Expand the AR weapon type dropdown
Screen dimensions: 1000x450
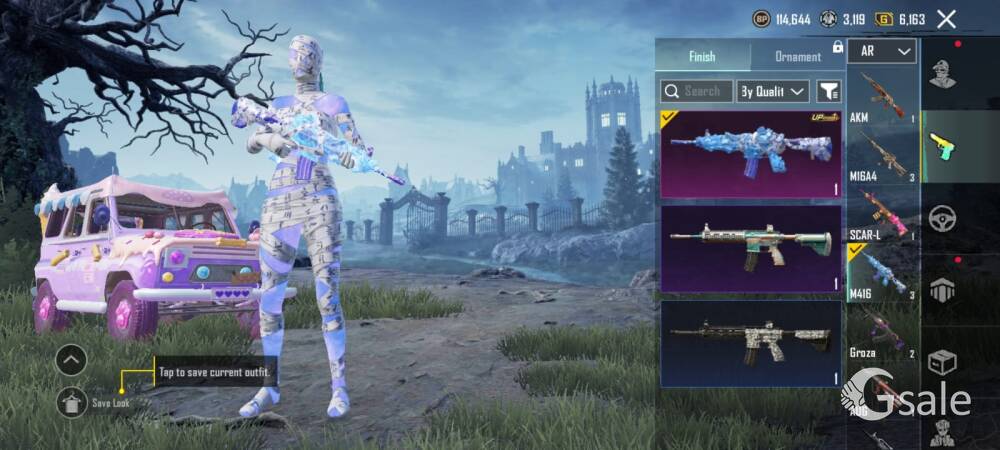coord(882,51)
